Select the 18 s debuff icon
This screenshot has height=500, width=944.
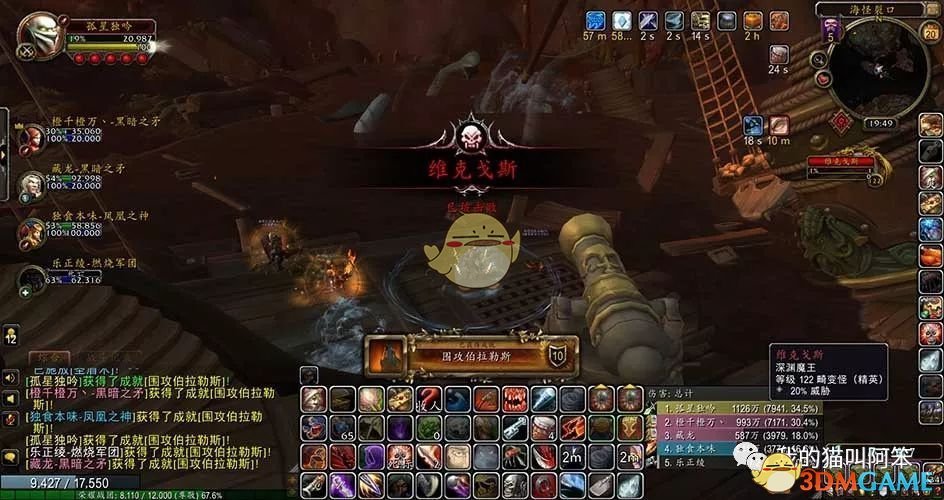tap(753, 126)
